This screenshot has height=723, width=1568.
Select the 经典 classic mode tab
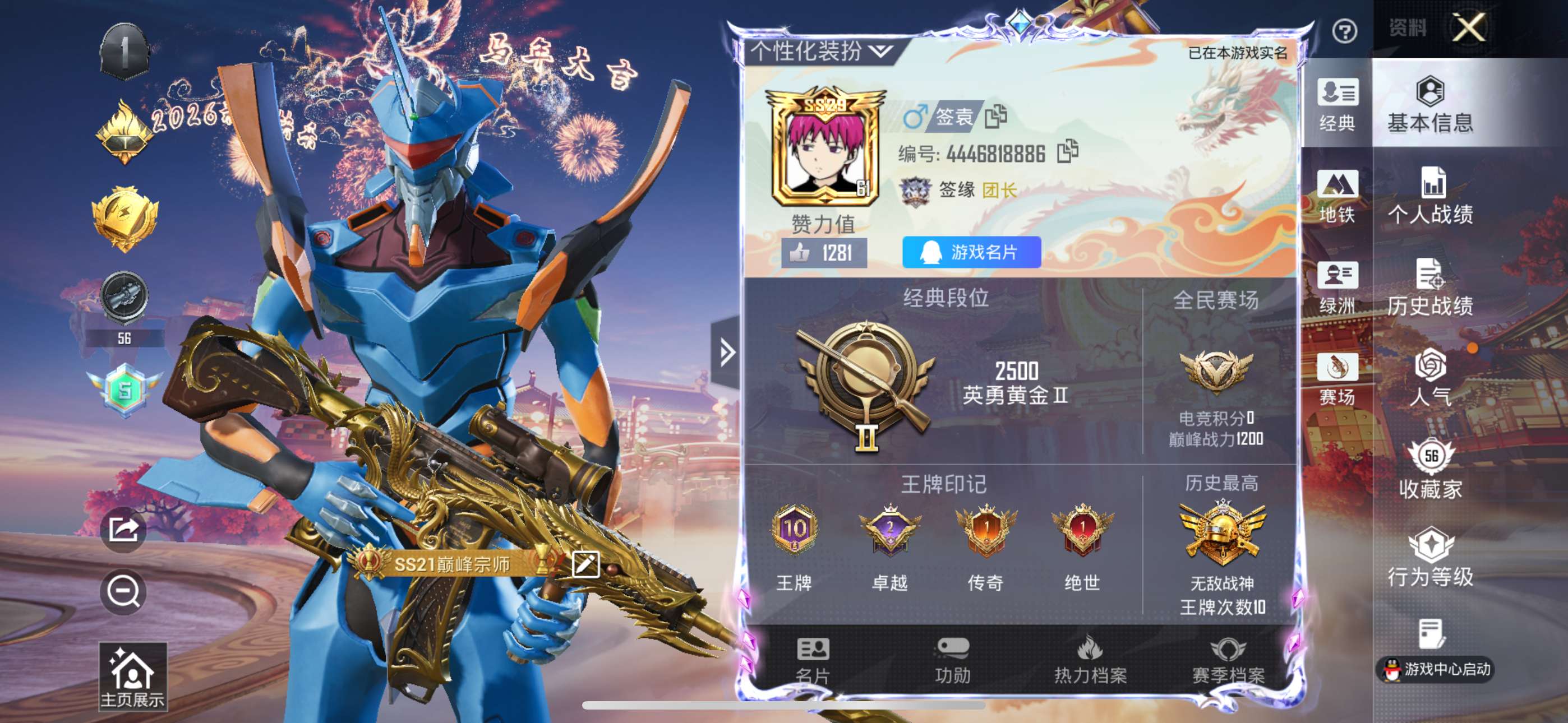click(1338, 105)
